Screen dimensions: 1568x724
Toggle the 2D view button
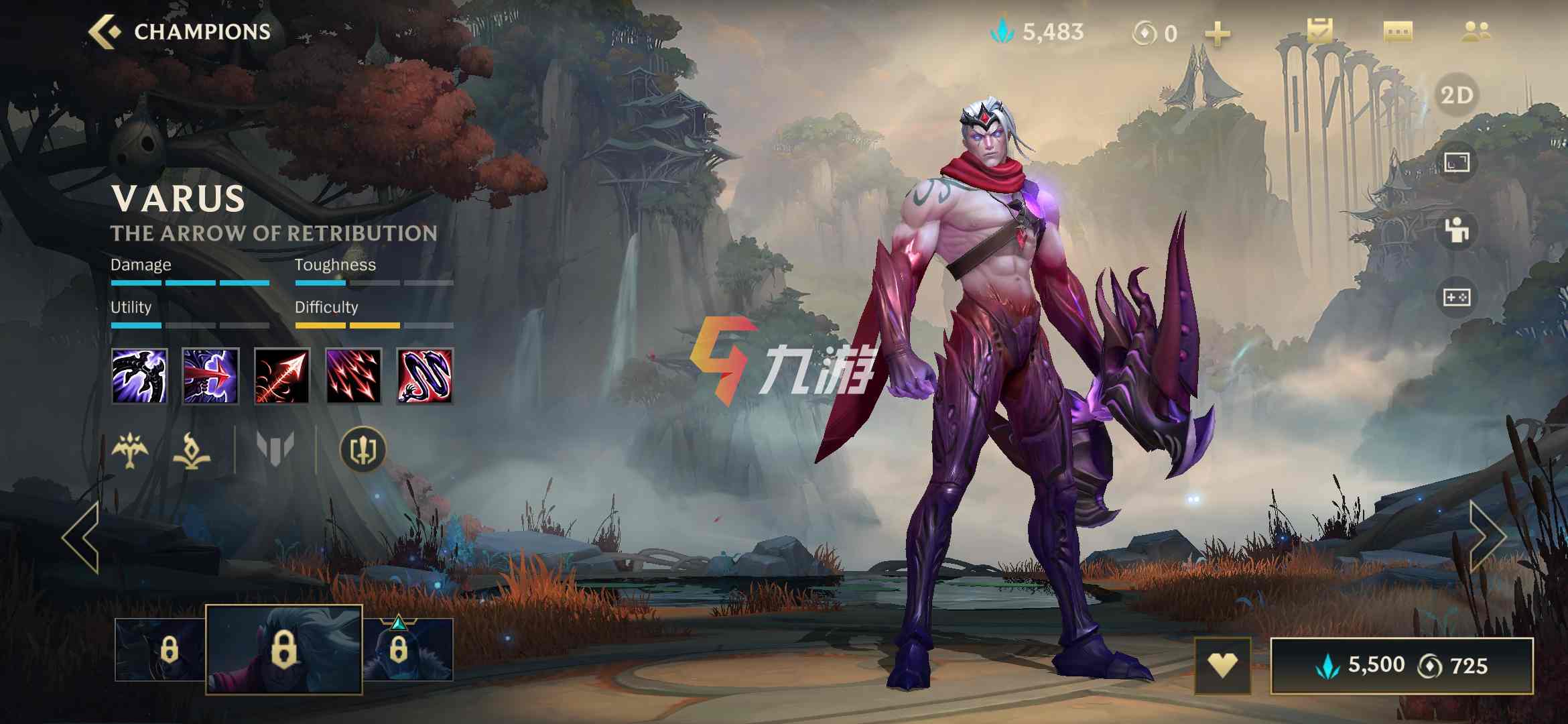1457,95
